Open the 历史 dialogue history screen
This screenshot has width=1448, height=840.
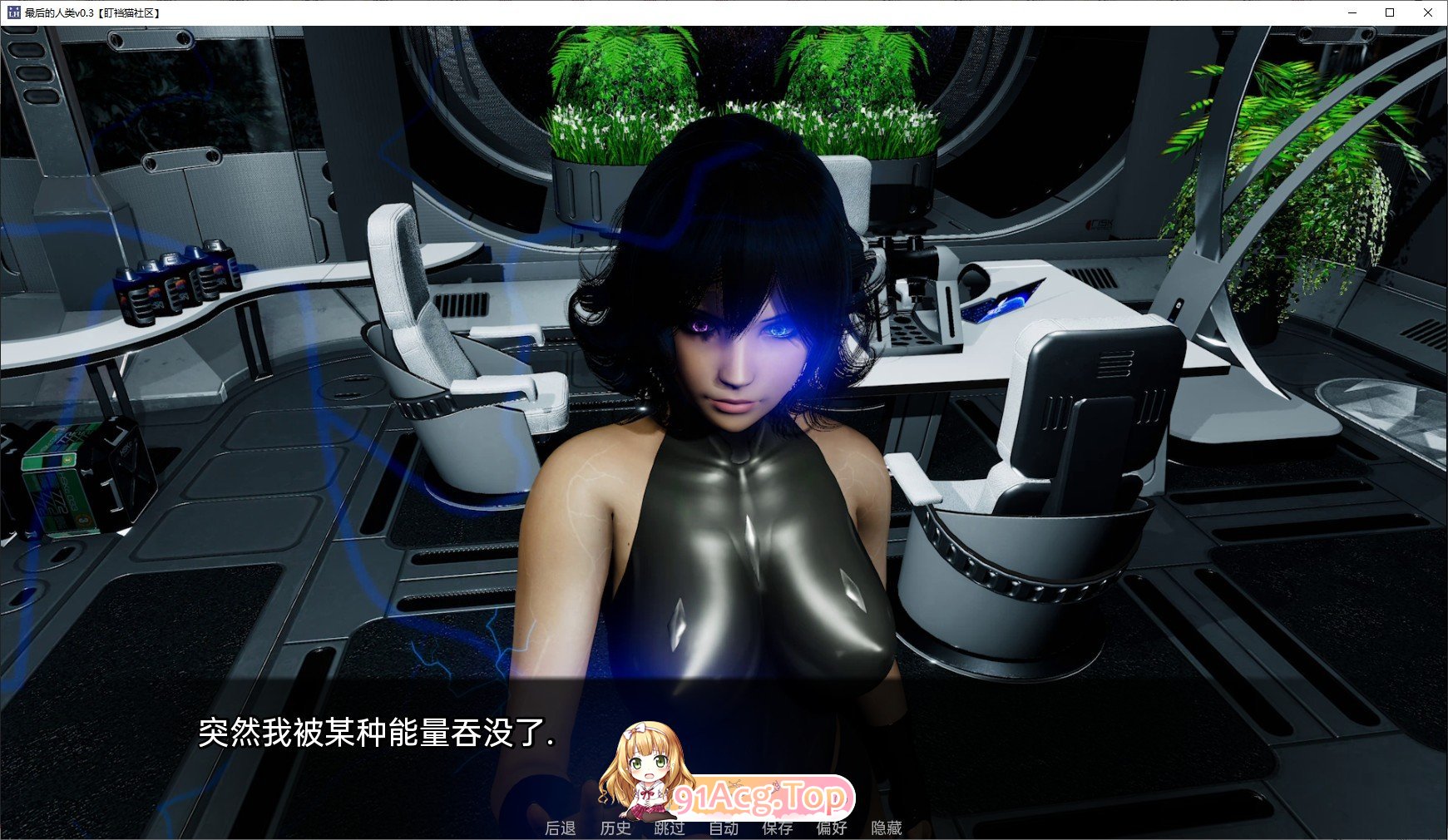coord(615,828)
